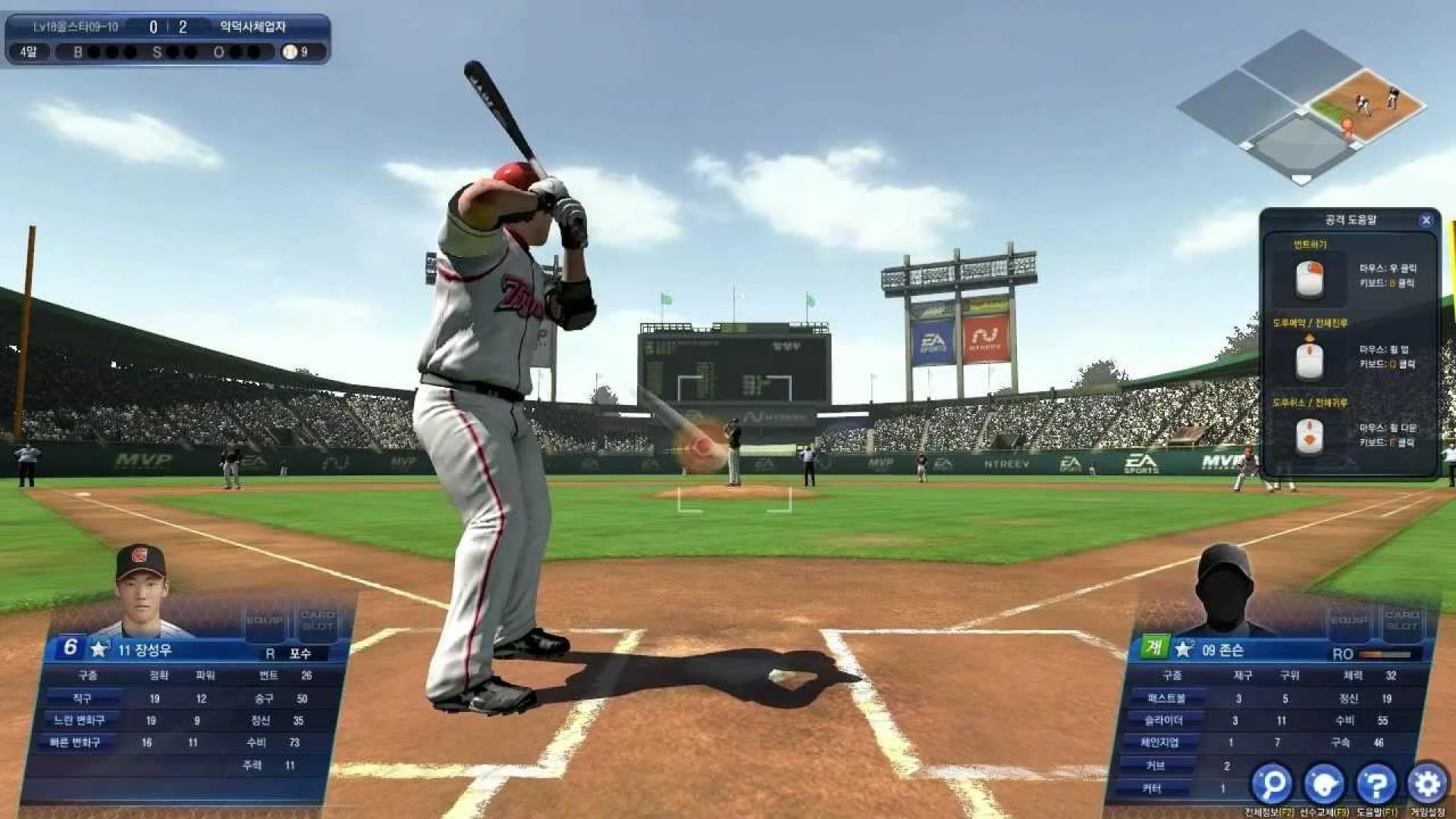Select the batter's CARD SLOT
Viewport: 1456px width, 819px height.
318,622
